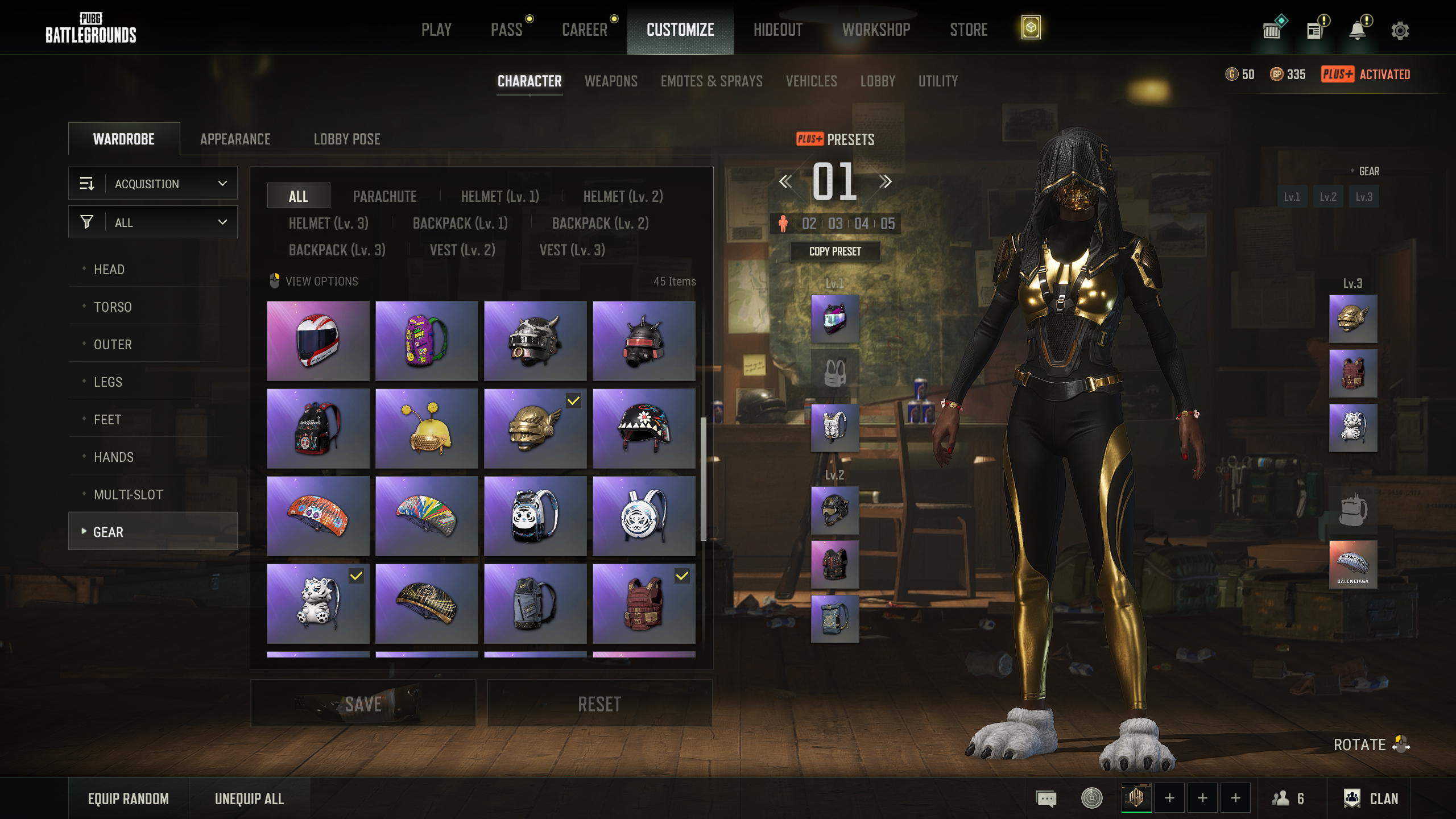The height and width of the screenshot is (819, 1456).
Task: Choose the Torso wardrobe category
Action: tap(113, 307)
